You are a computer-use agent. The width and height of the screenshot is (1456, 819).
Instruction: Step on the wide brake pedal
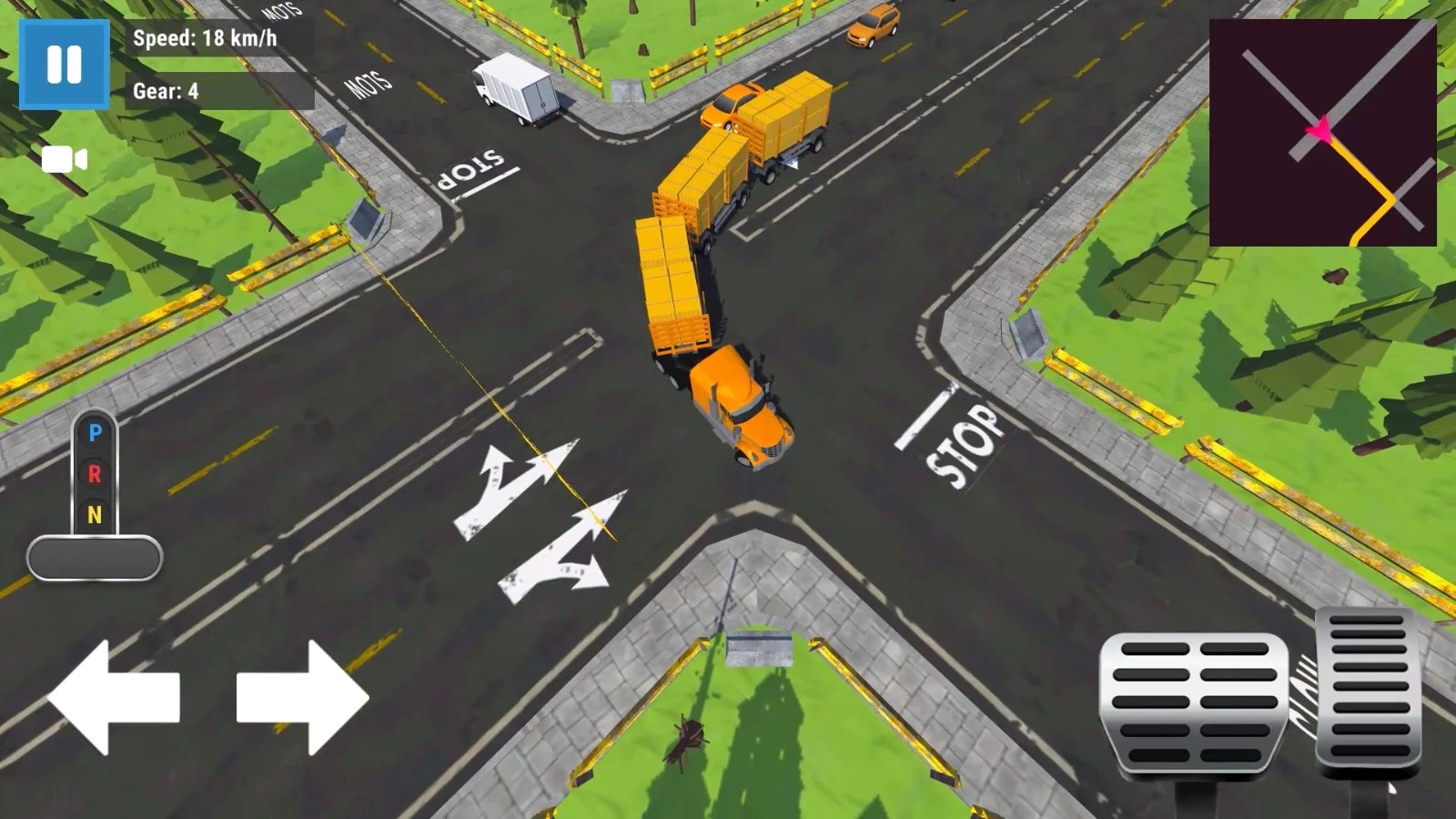tap(1194, 703)
